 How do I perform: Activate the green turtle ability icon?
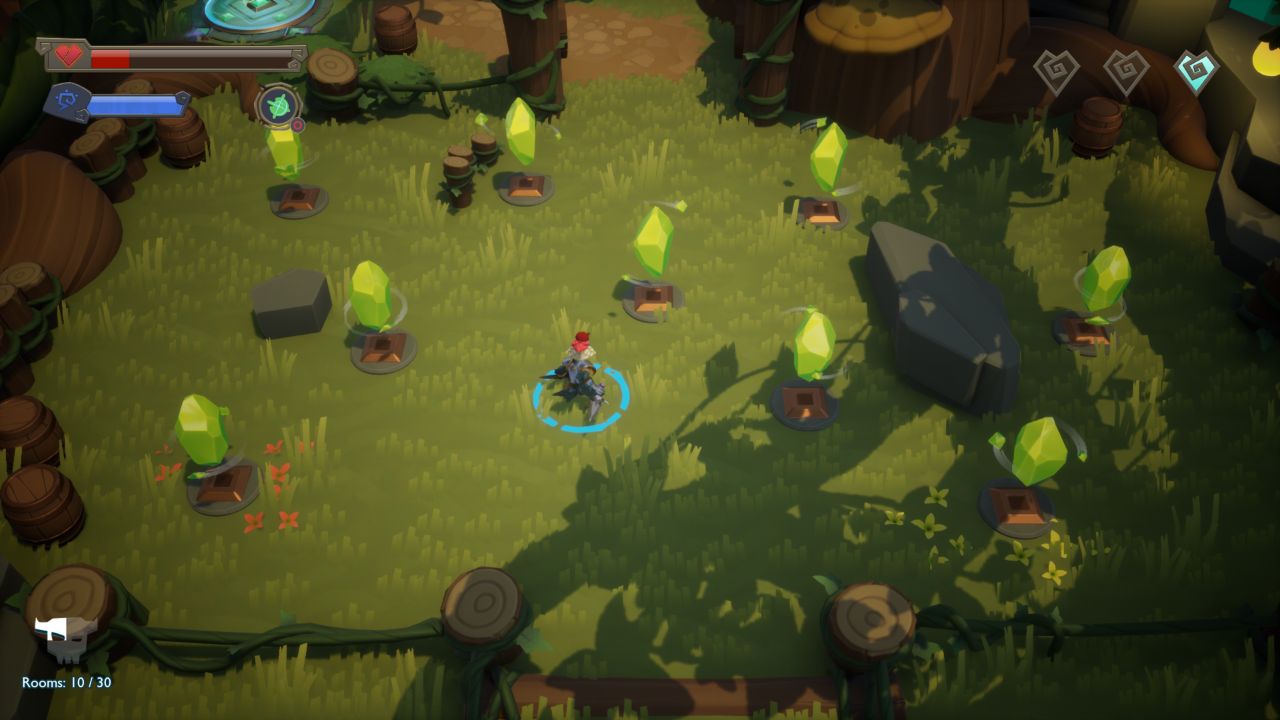(x=278, y=106)
